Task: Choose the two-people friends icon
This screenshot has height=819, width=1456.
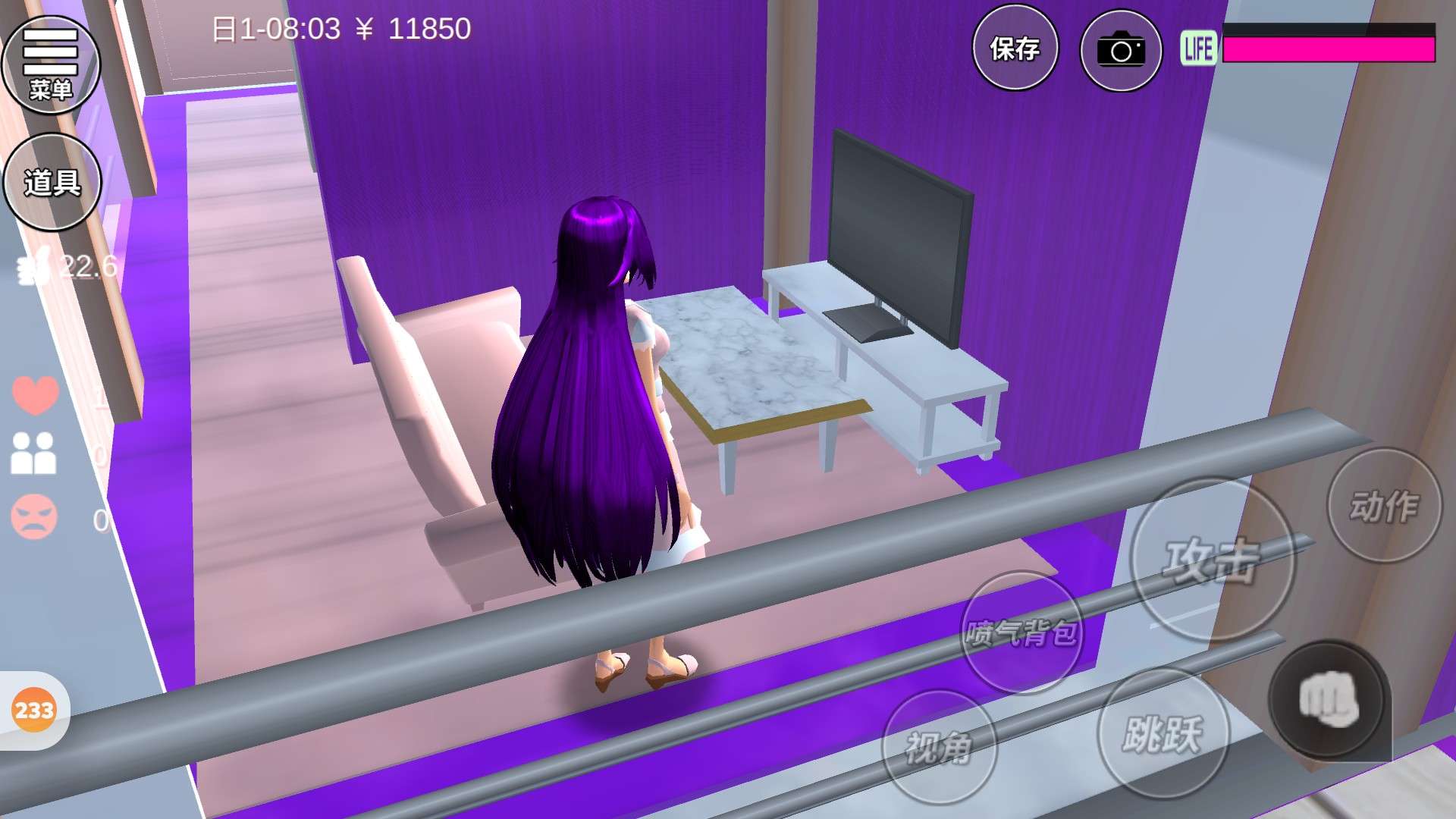Action: [x=33, y=453]
